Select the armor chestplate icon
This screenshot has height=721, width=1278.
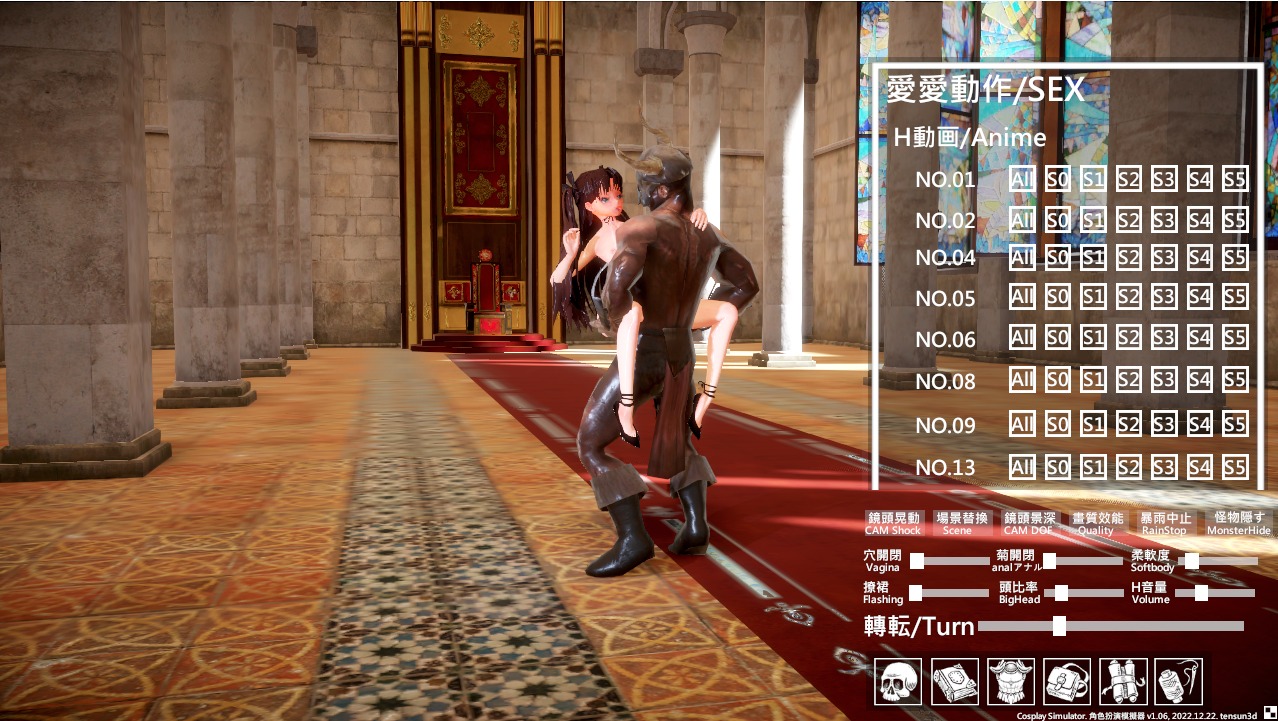[x=1010, y=681]
